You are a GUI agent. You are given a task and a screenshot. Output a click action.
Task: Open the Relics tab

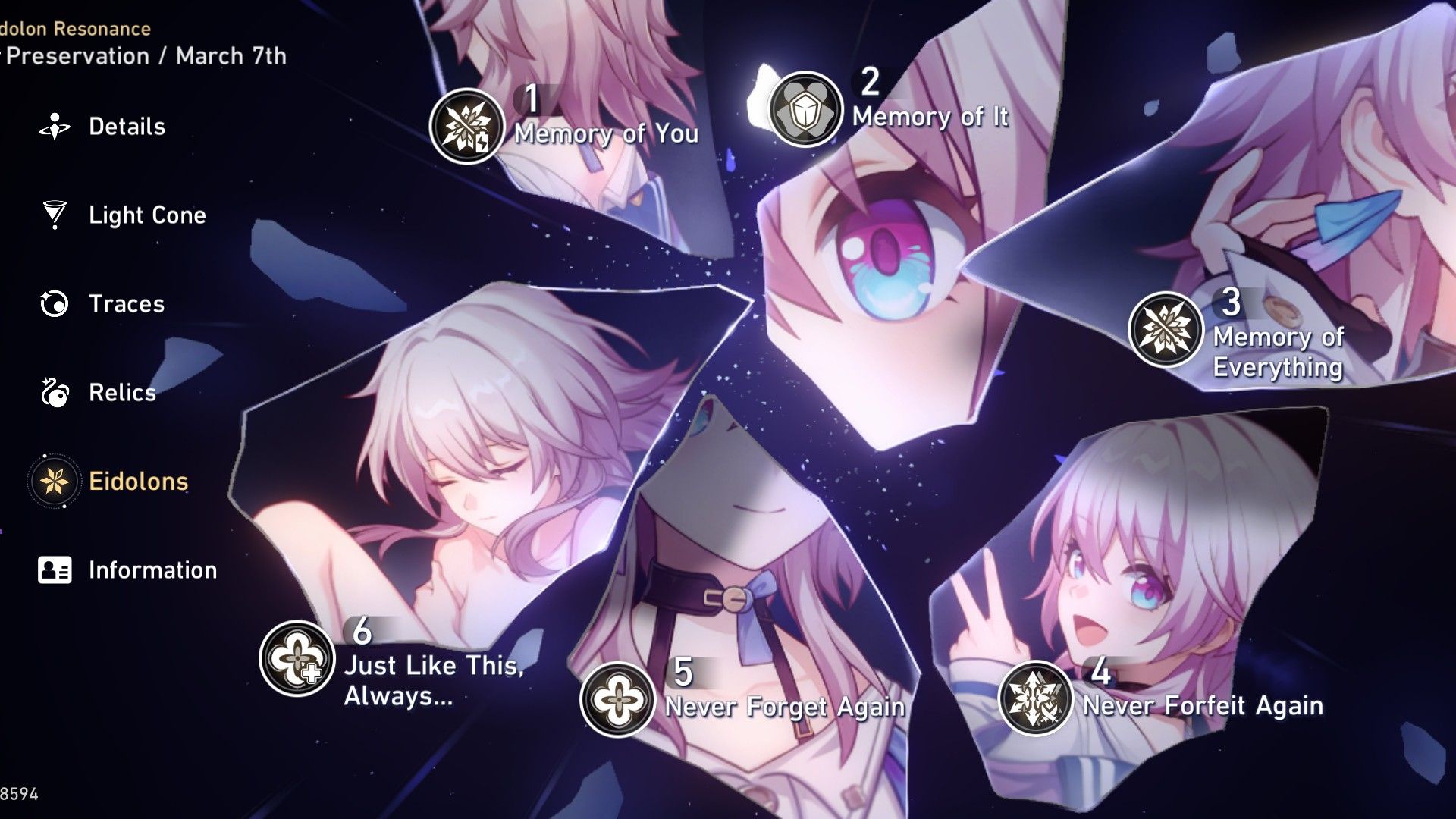pos(122,393)
